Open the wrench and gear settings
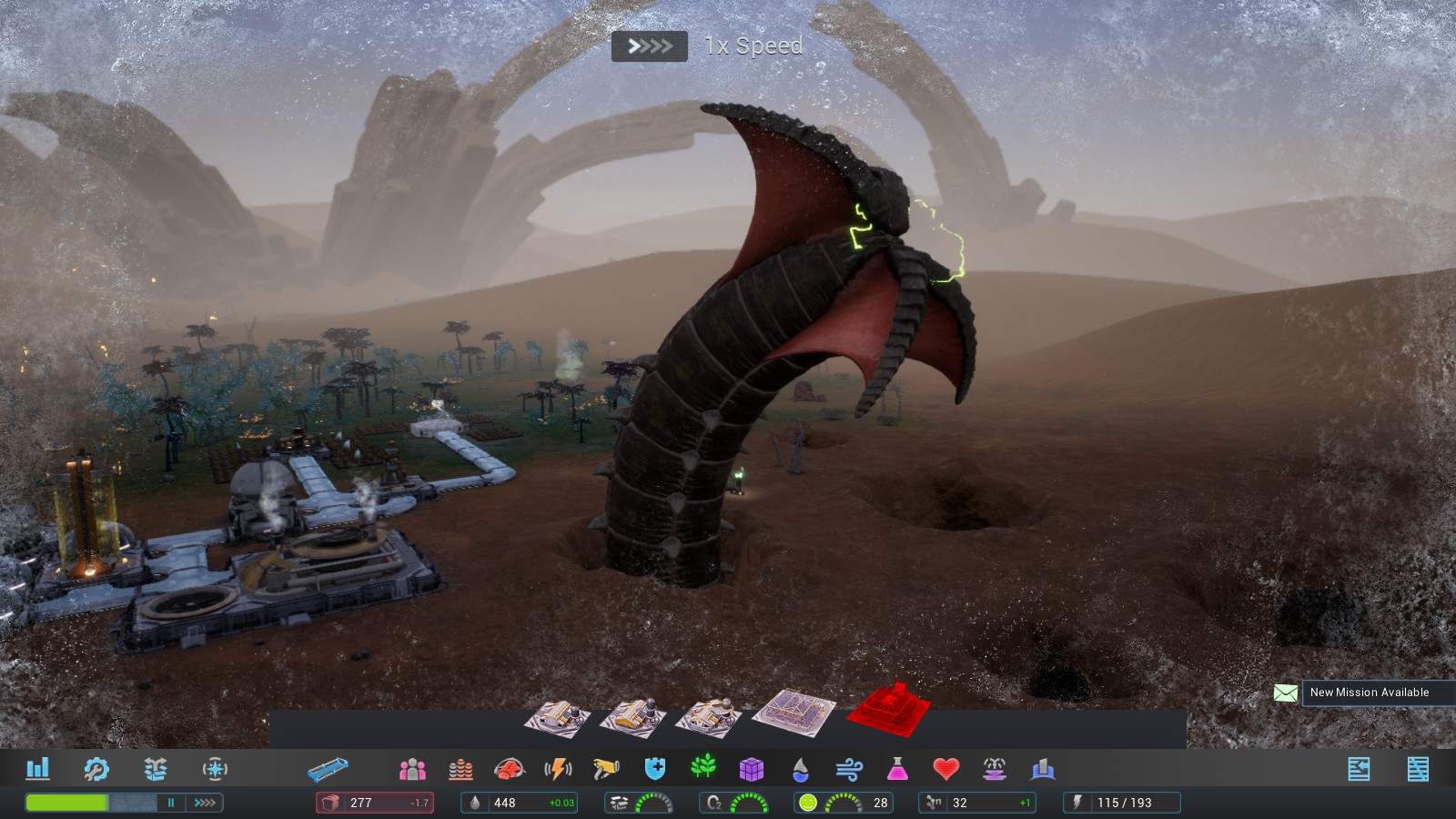1456x819 pixels. click(x=96, y=769)
